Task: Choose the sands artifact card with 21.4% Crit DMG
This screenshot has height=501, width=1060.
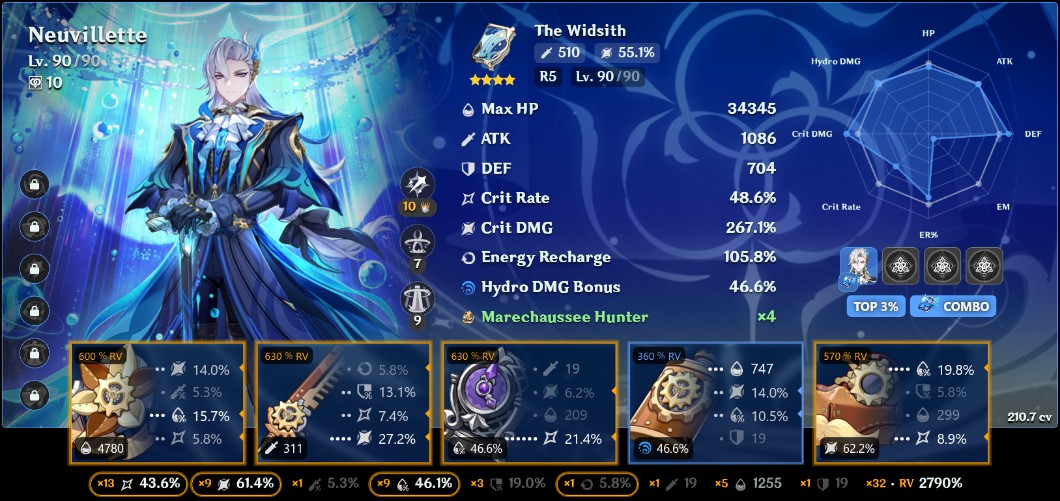Action: pos(529,403)
